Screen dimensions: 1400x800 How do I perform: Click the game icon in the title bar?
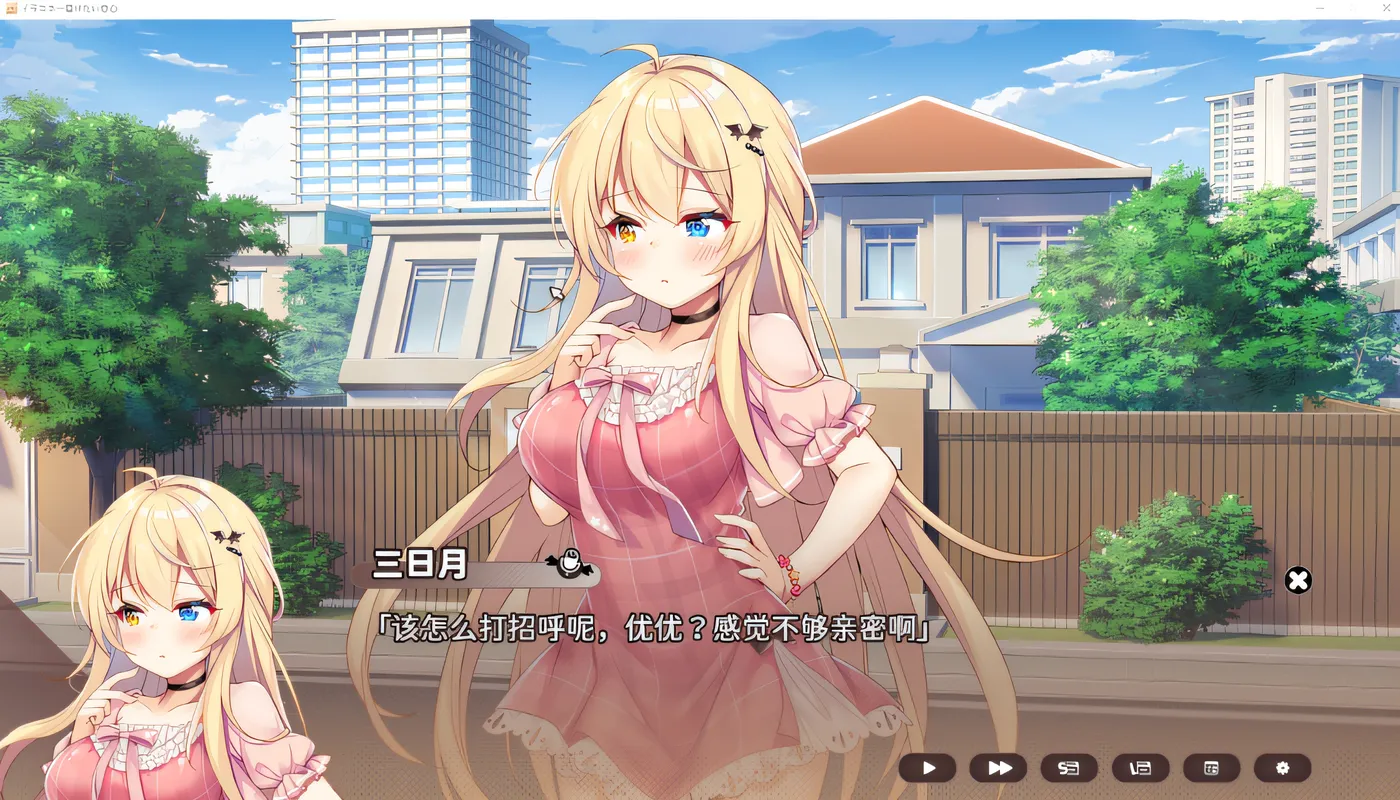pyautogui.click(x=11, y=7)
